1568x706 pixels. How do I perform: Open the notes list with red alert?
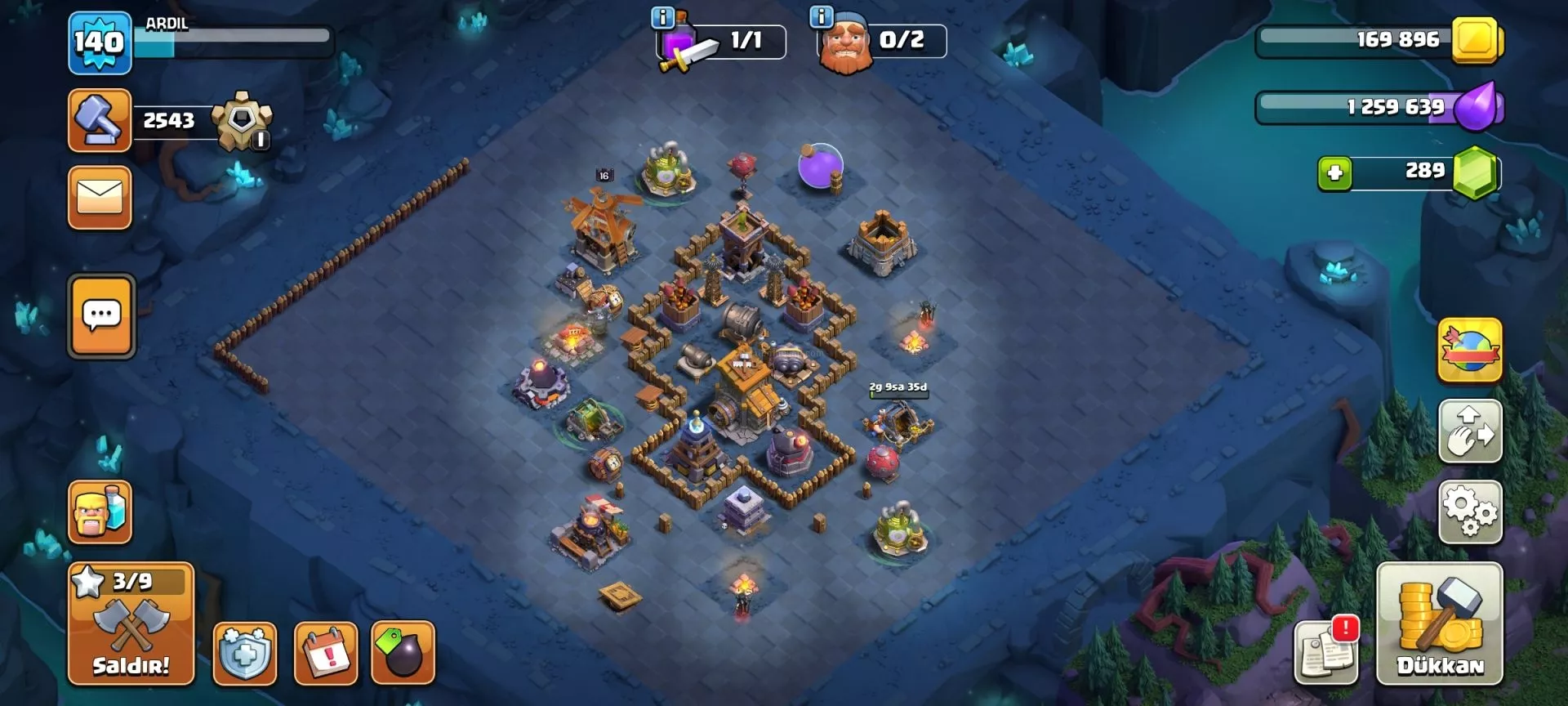(1326, 653)
